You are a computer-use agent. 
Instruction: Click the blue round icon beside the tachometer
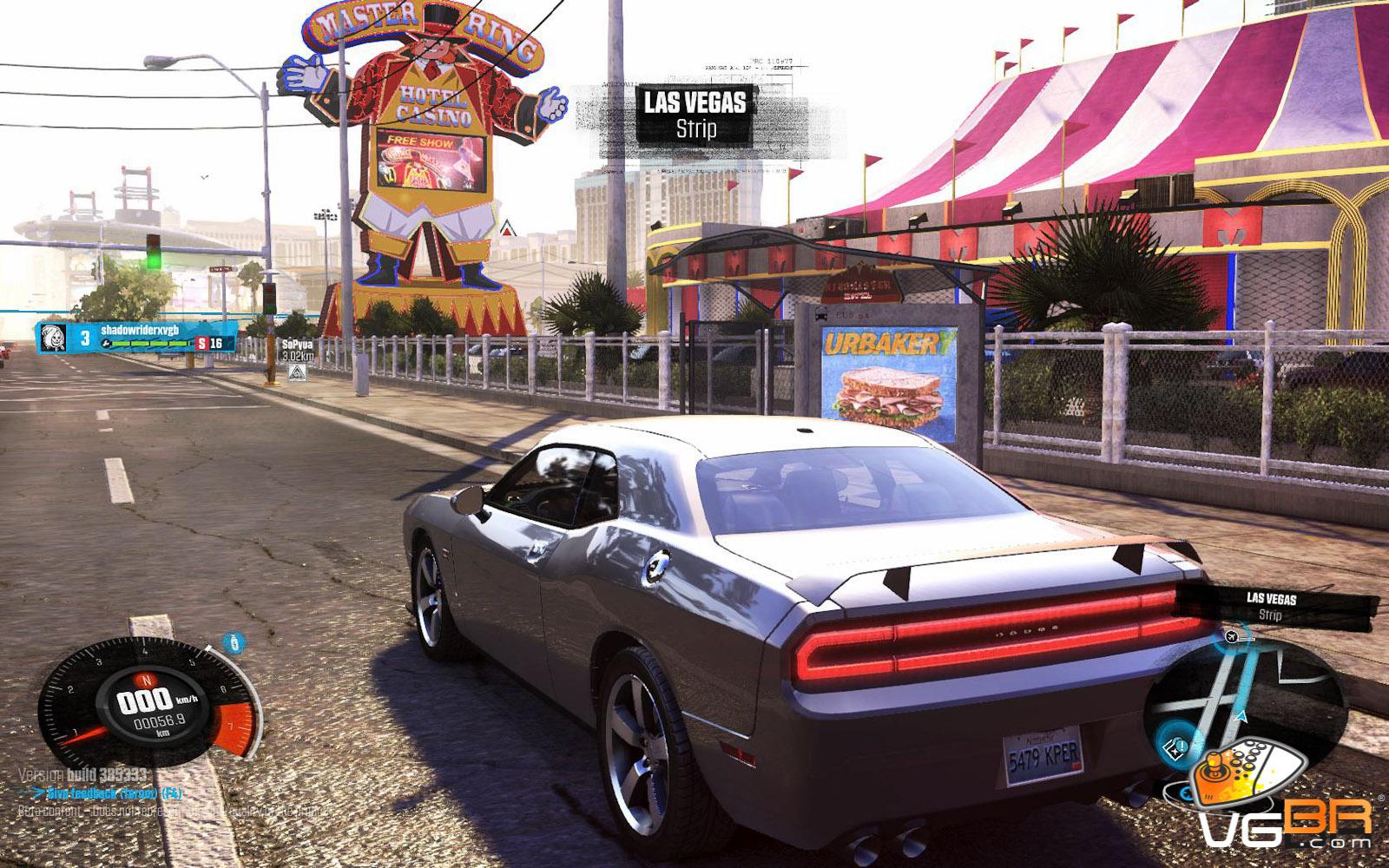pos(233,643)
